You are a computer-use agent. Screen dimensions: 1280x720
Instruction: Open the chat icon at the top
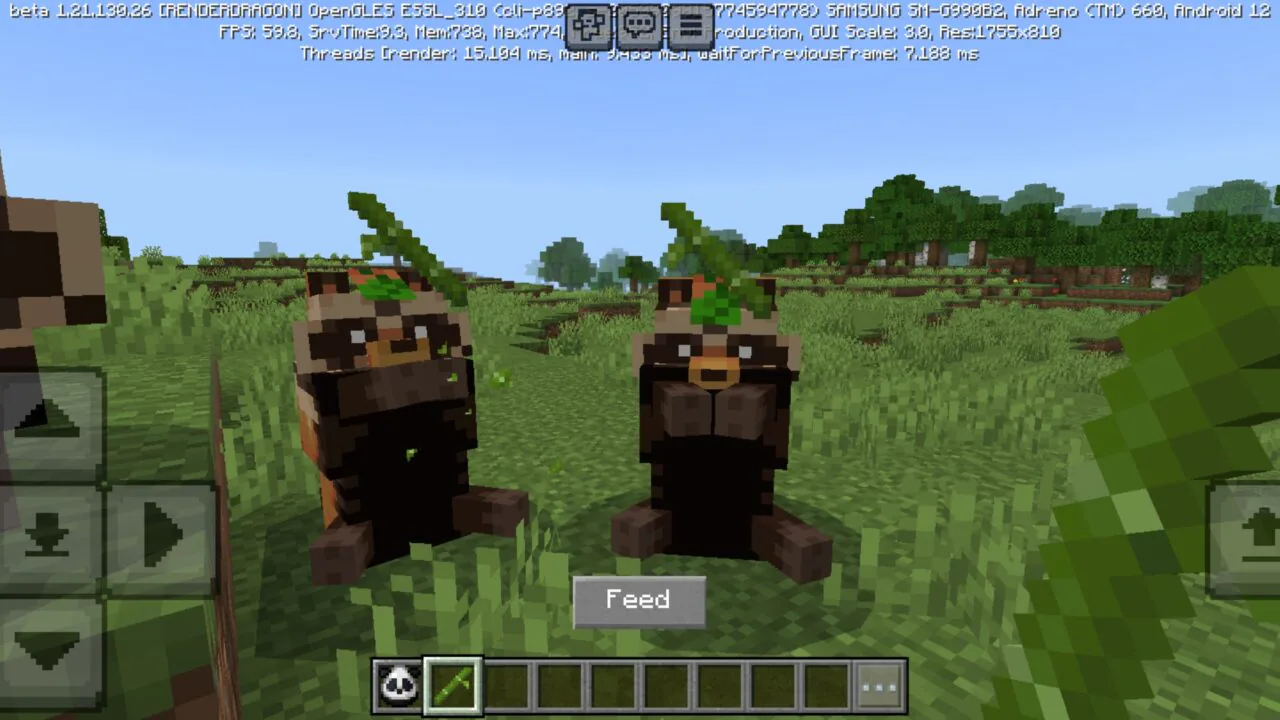638,28
